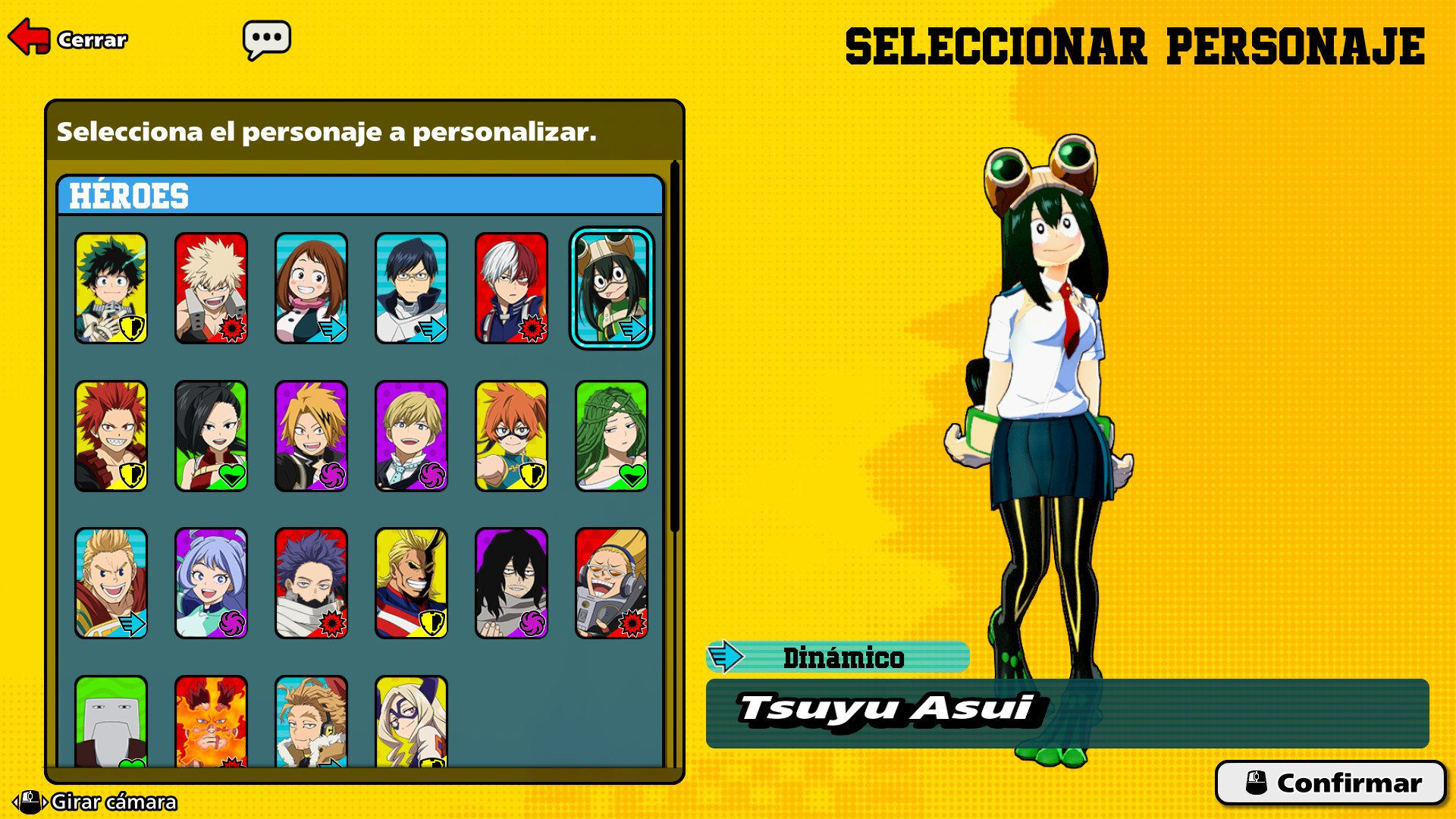This screenshot has width=1456, height=819.
Task: Select Uraraka's character portrait
Action: coord(312,288)
